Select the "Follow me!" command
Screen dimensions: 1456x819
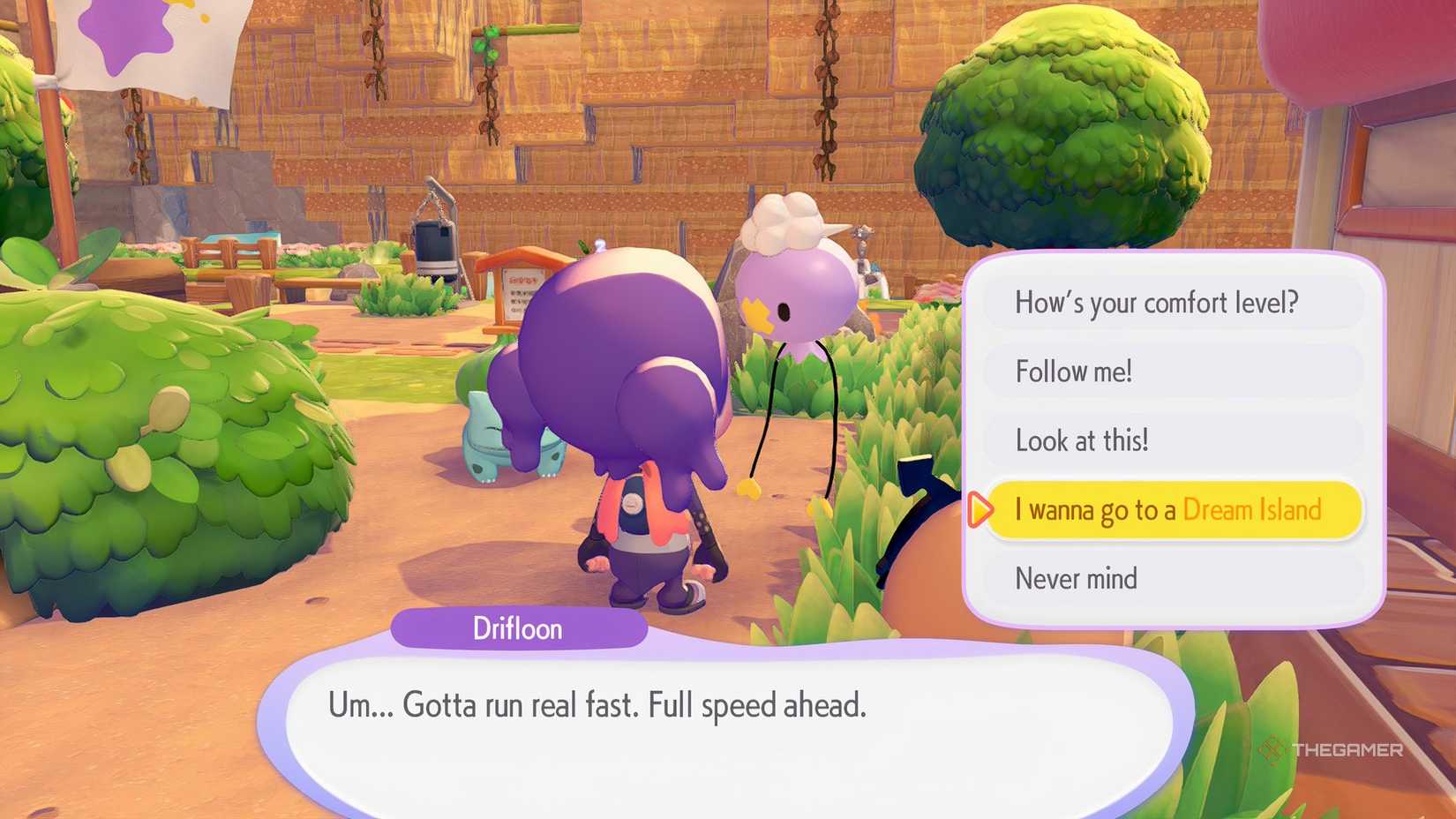pyautogui.click(x=1076, y=371)
